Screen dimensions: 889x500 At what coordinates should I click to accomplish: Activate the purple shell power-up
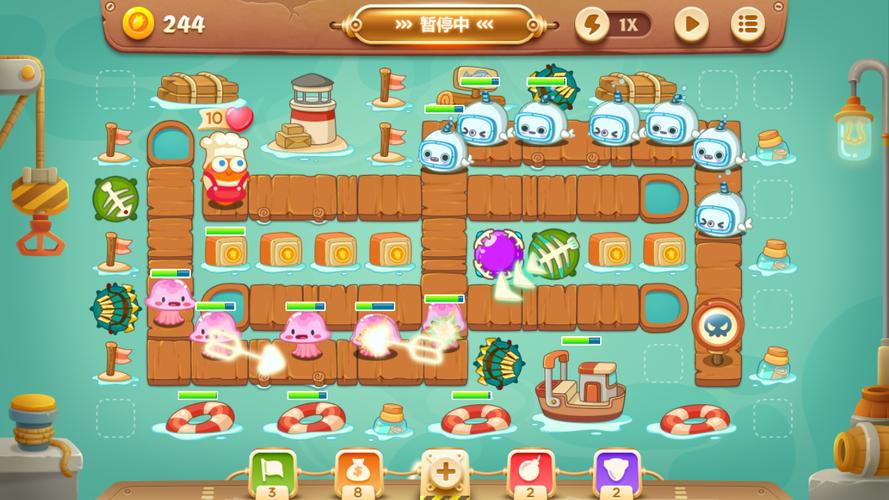pos(616,470)
